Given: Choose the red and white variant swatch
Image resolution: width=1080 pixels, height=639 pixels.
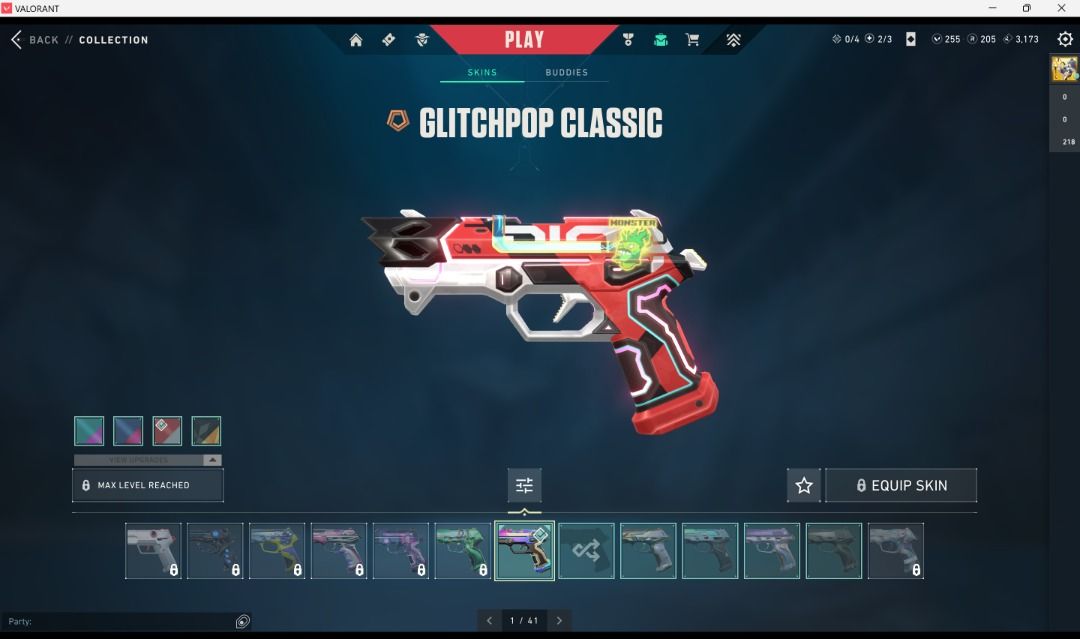Looking at the screenshot, I should [167, 431].
